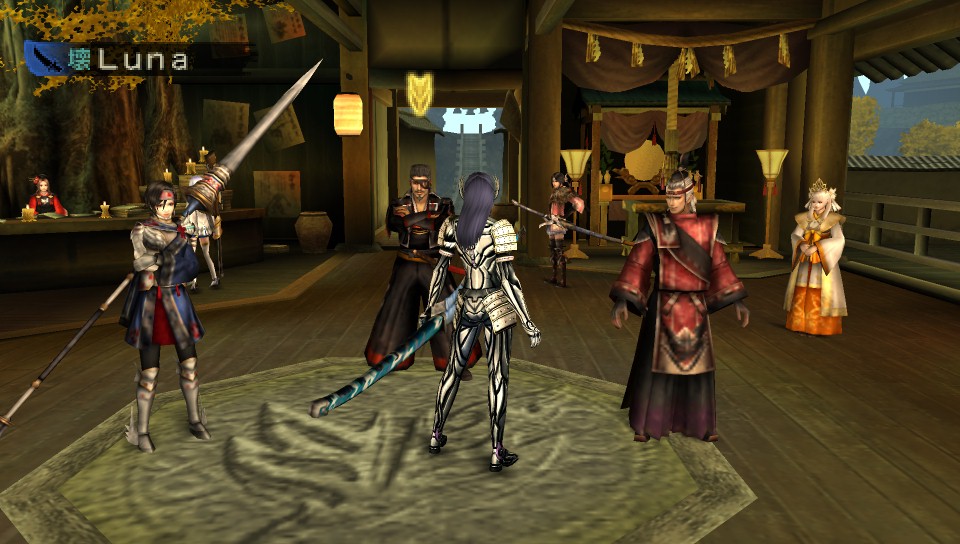Click the Luna player name plate

pyautogui.click(x=142, y=59)
